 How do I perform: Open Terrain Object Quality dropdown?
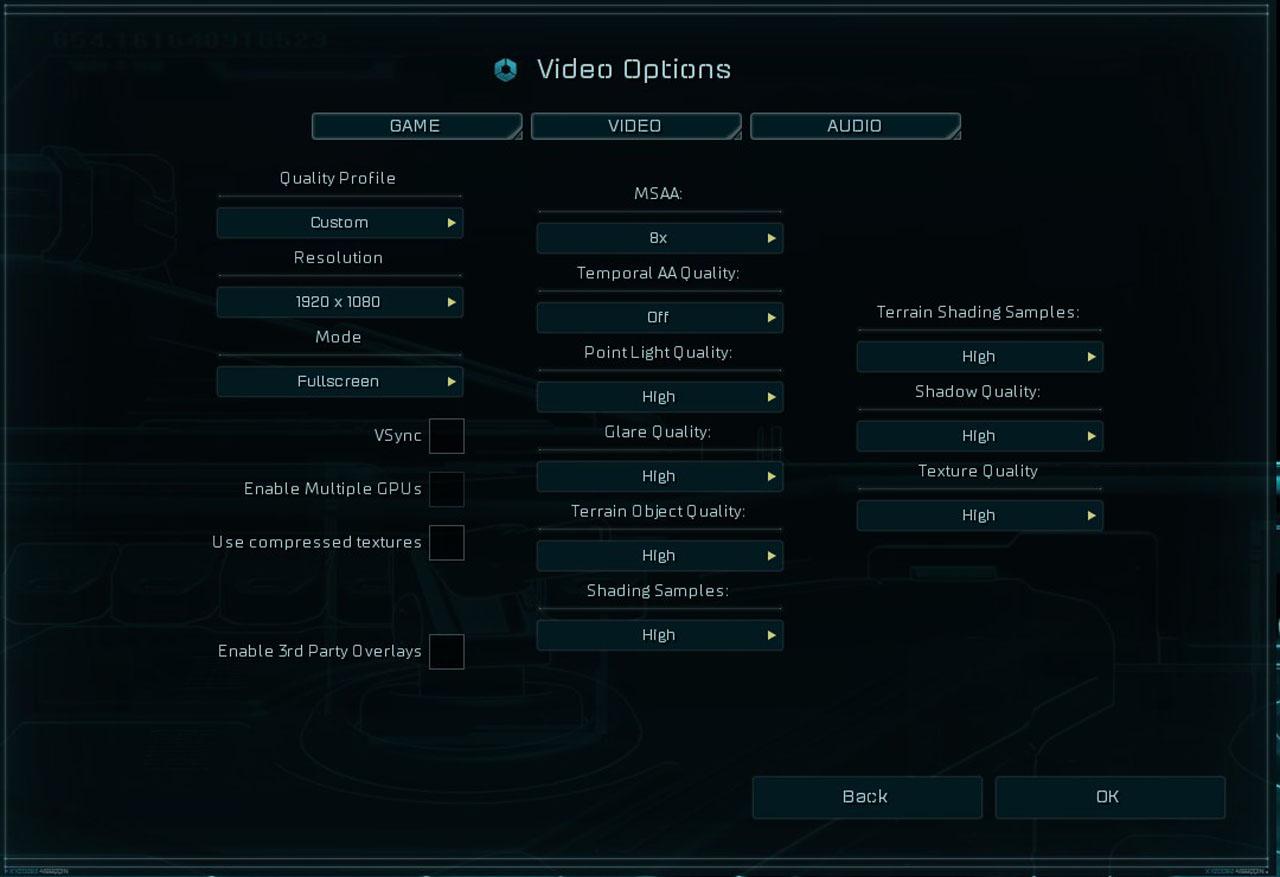[659, 556]
